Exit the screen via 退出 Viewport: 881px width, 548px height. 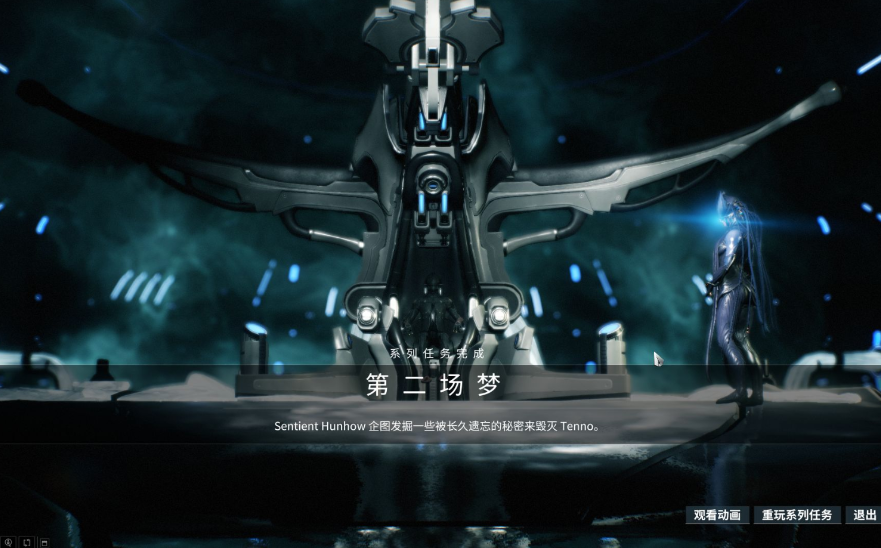coord(862,515)
